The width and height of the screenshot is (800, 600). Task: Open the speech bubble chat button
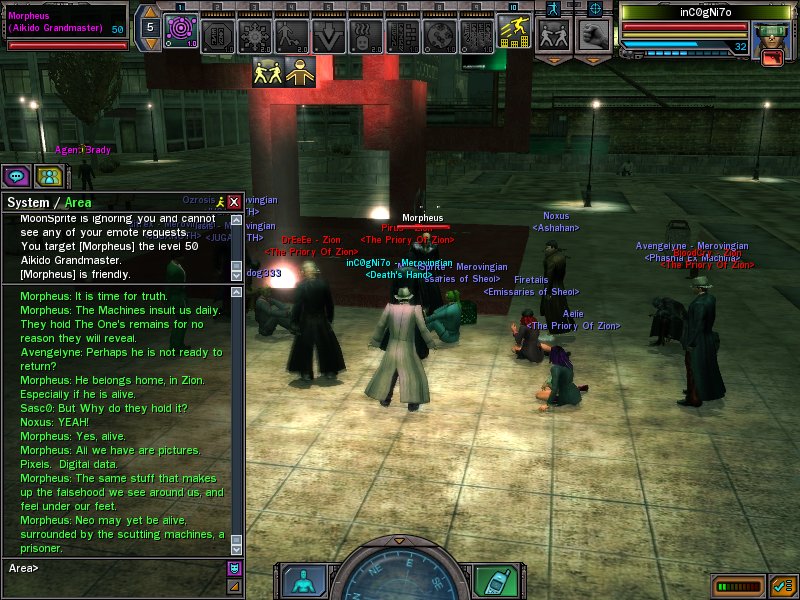16,176
